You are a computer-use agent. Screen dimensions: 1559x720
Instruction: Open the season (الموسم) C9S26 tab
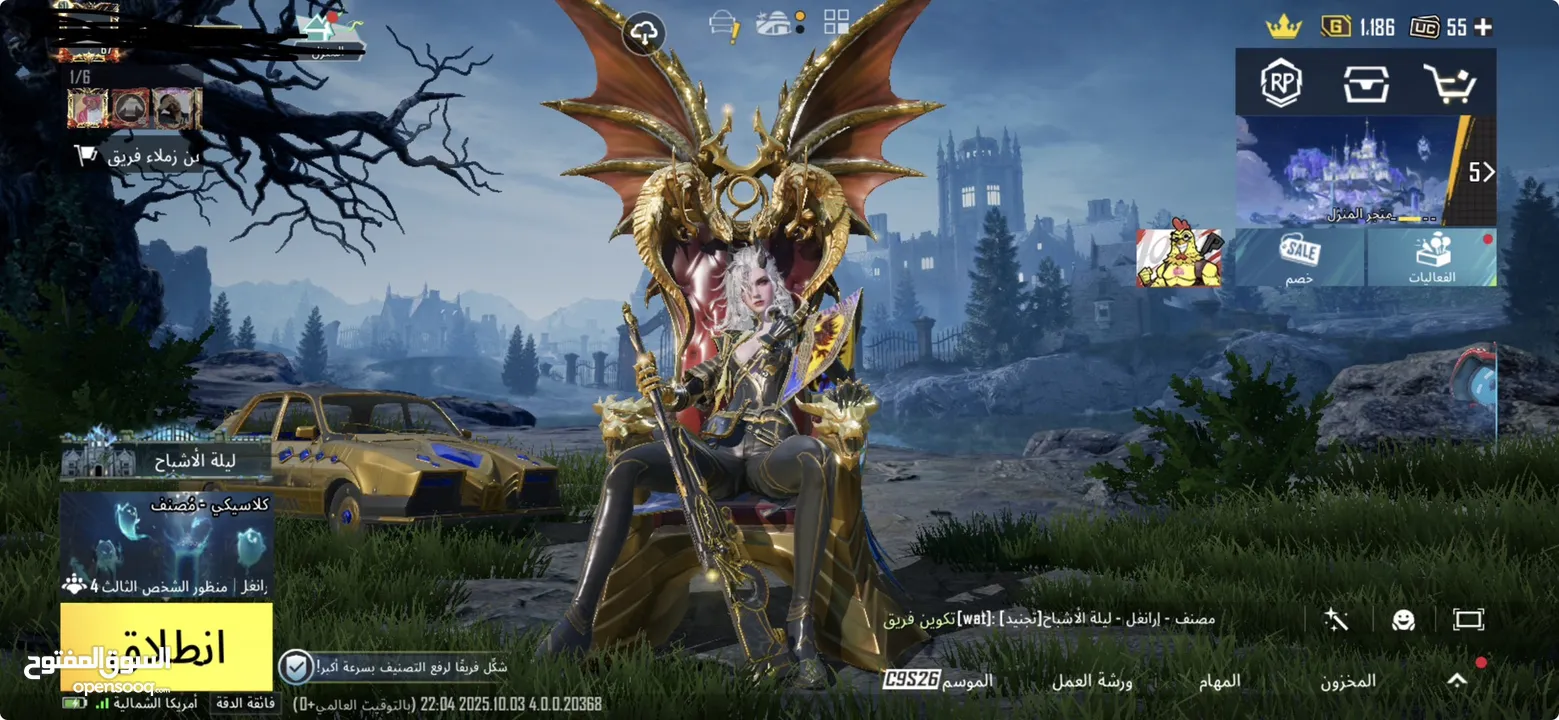coord(938,680)
